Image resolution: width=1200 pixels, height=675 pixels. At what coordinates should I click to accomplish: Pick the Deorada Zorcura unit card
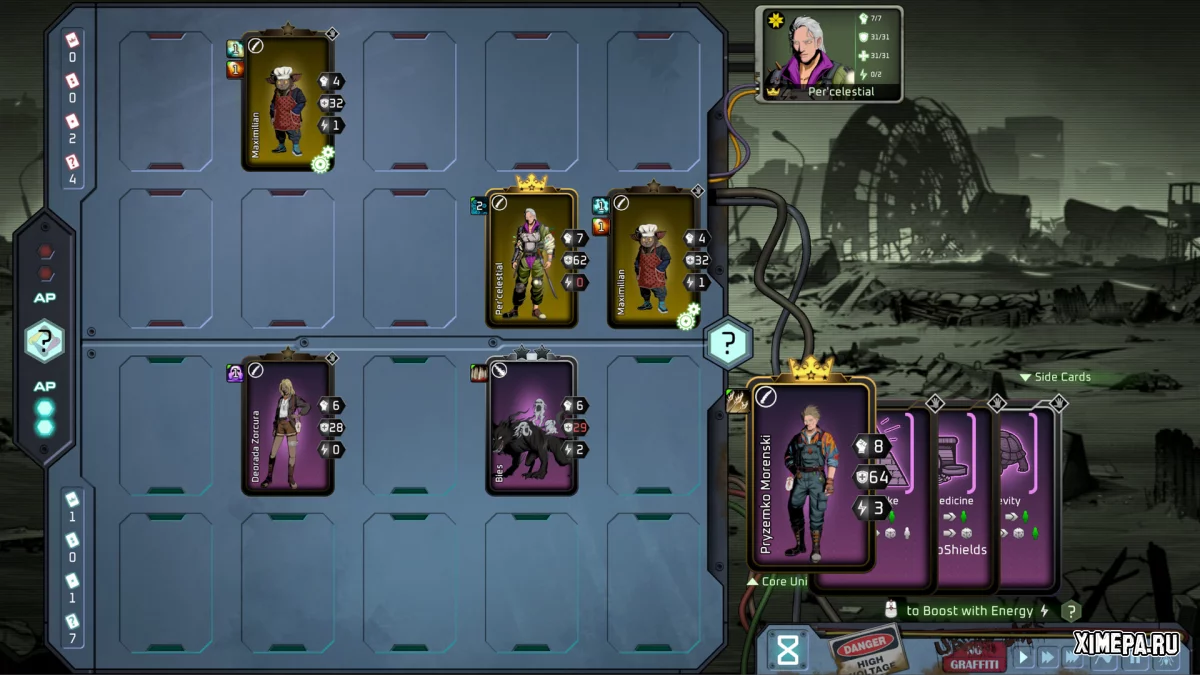(x=287, y=425)
